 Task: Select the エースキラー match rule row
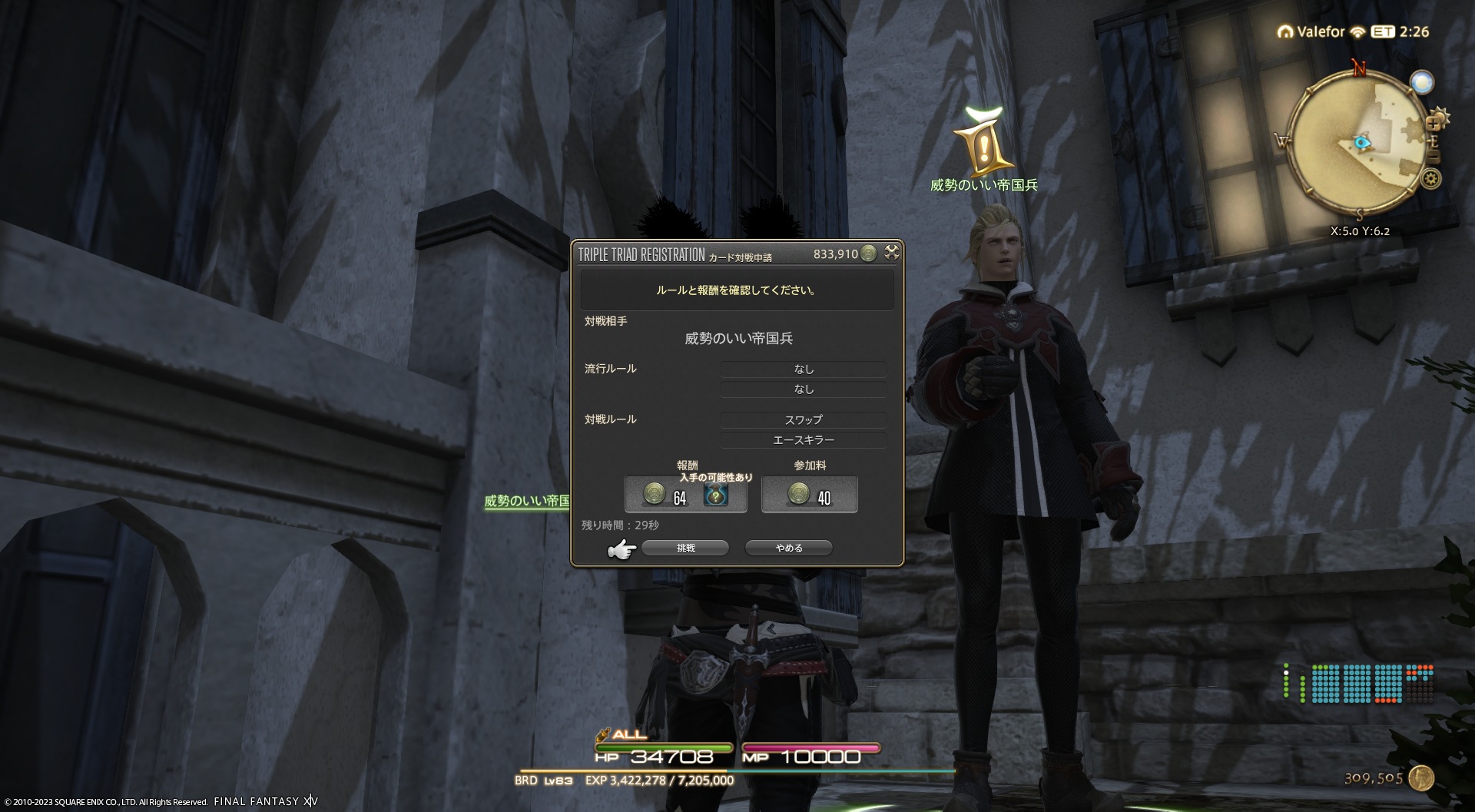(x=803, y=439)
